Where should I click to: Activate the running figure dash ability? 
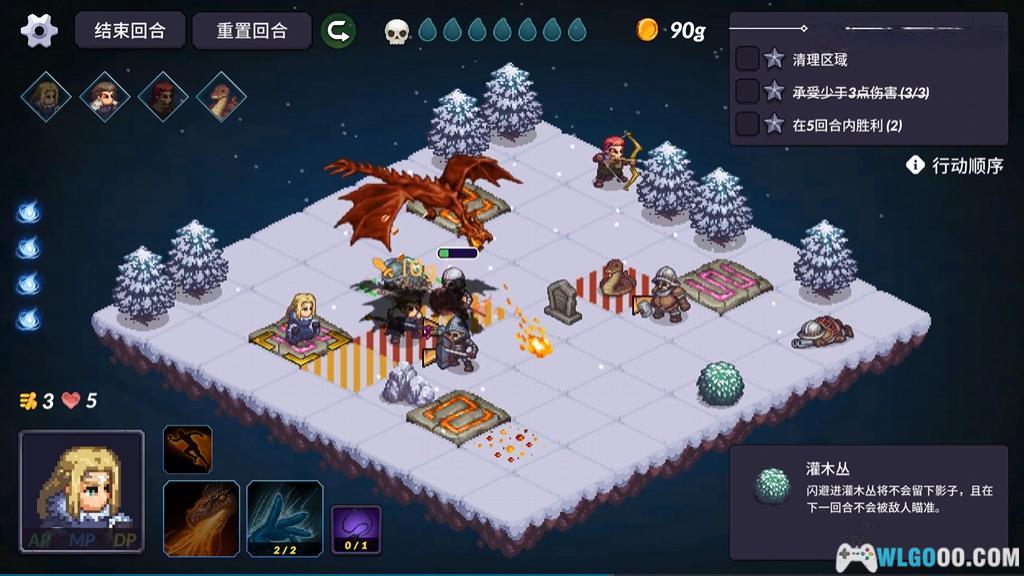(188, 449)
